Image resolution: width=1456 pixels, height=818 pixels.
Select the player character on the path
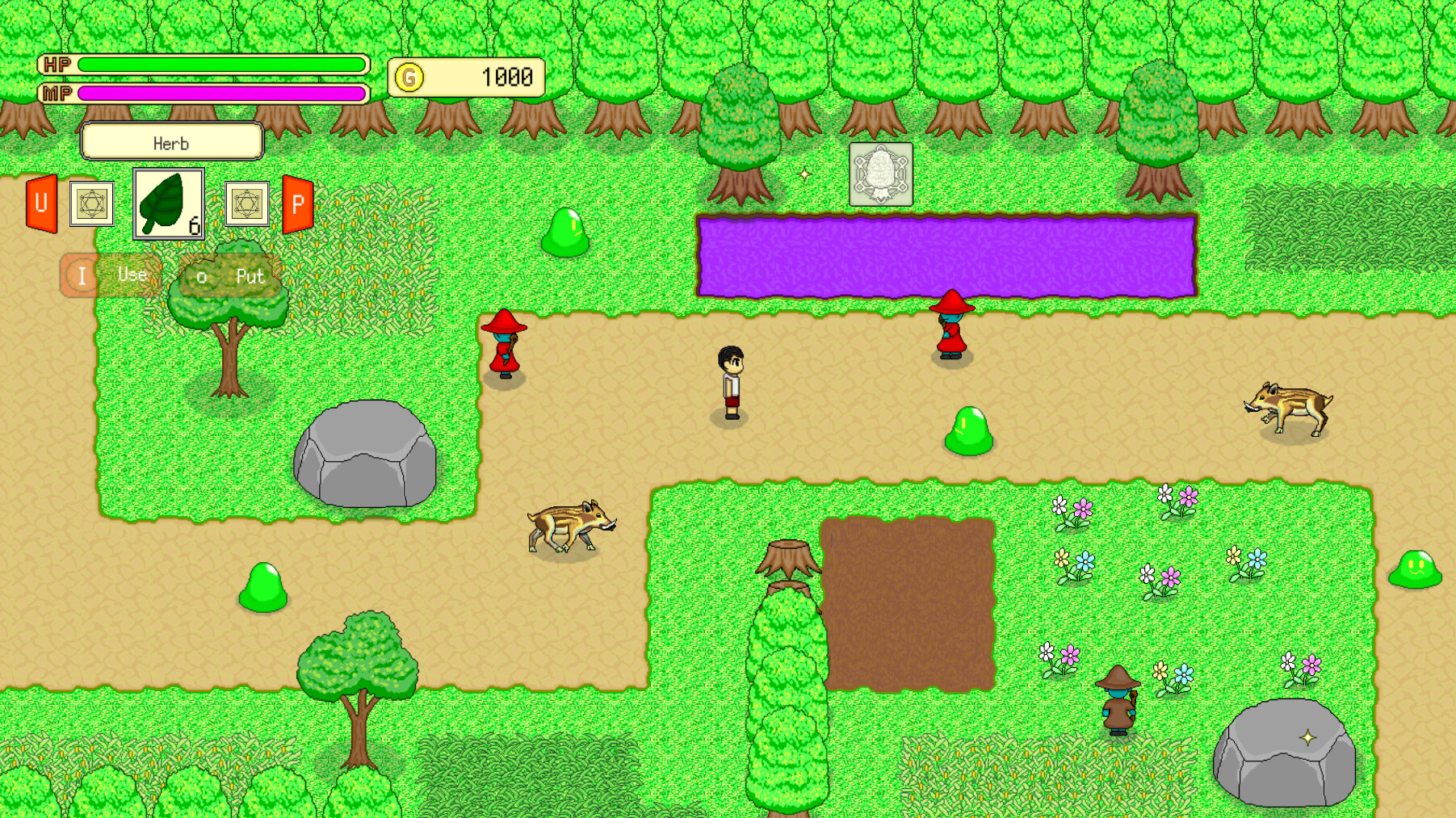pyautogui.click(x=729, y=380)
